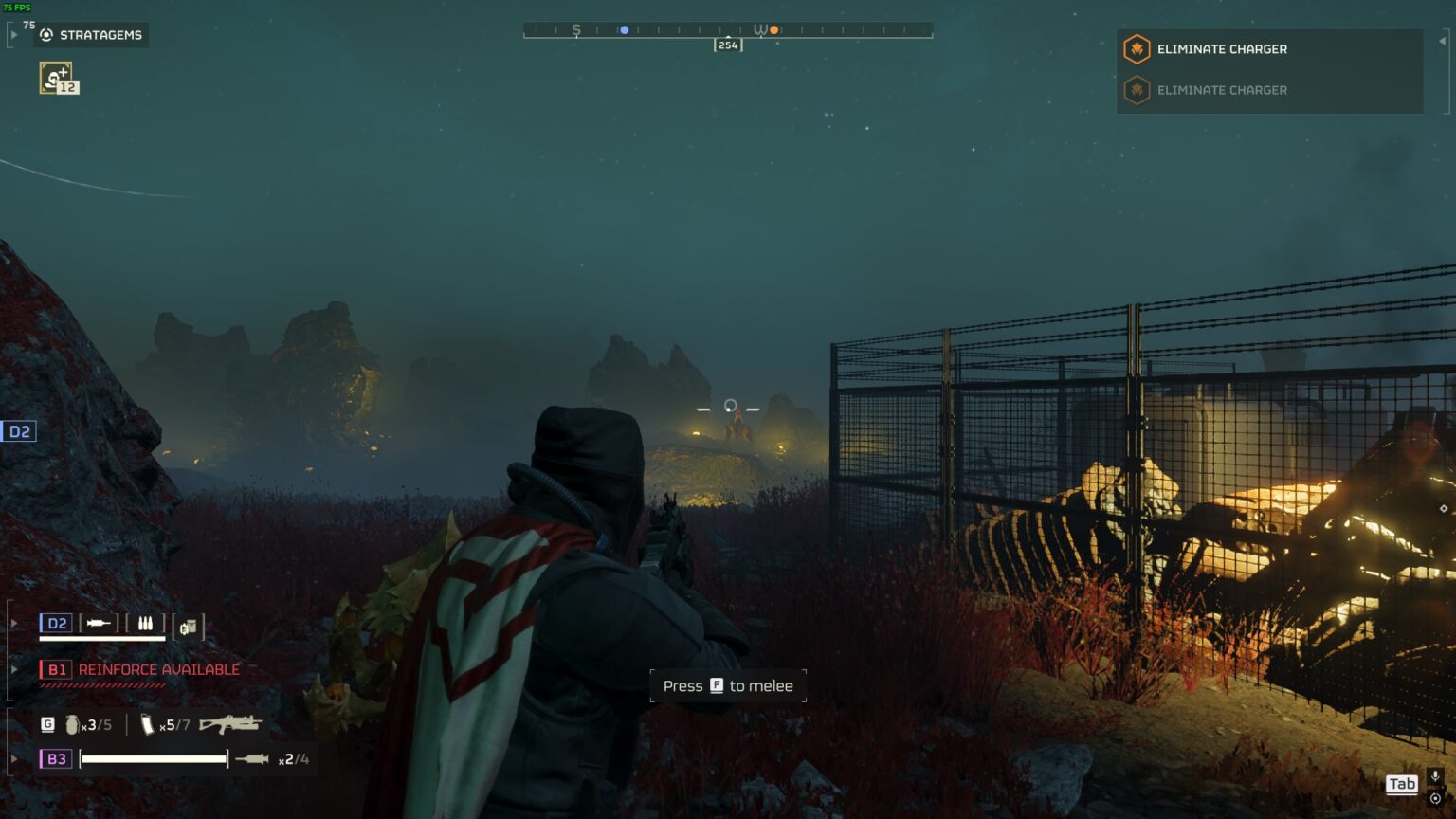Select the grenade icon

click(71, 725)
